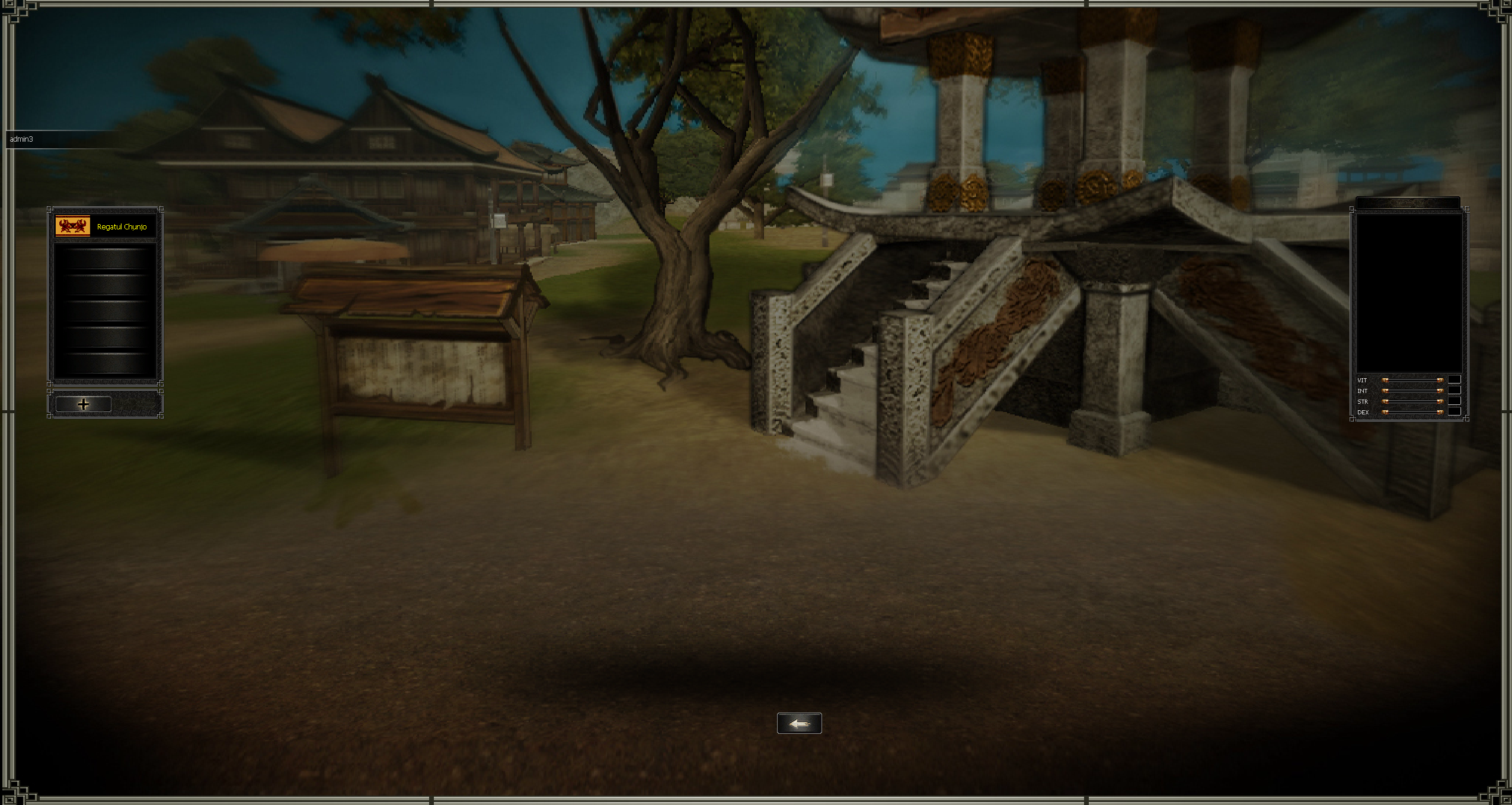Decrease the VIT stat with its left arrow
This screenshot has width=1512, height=805.
[x=1385, y=380]
